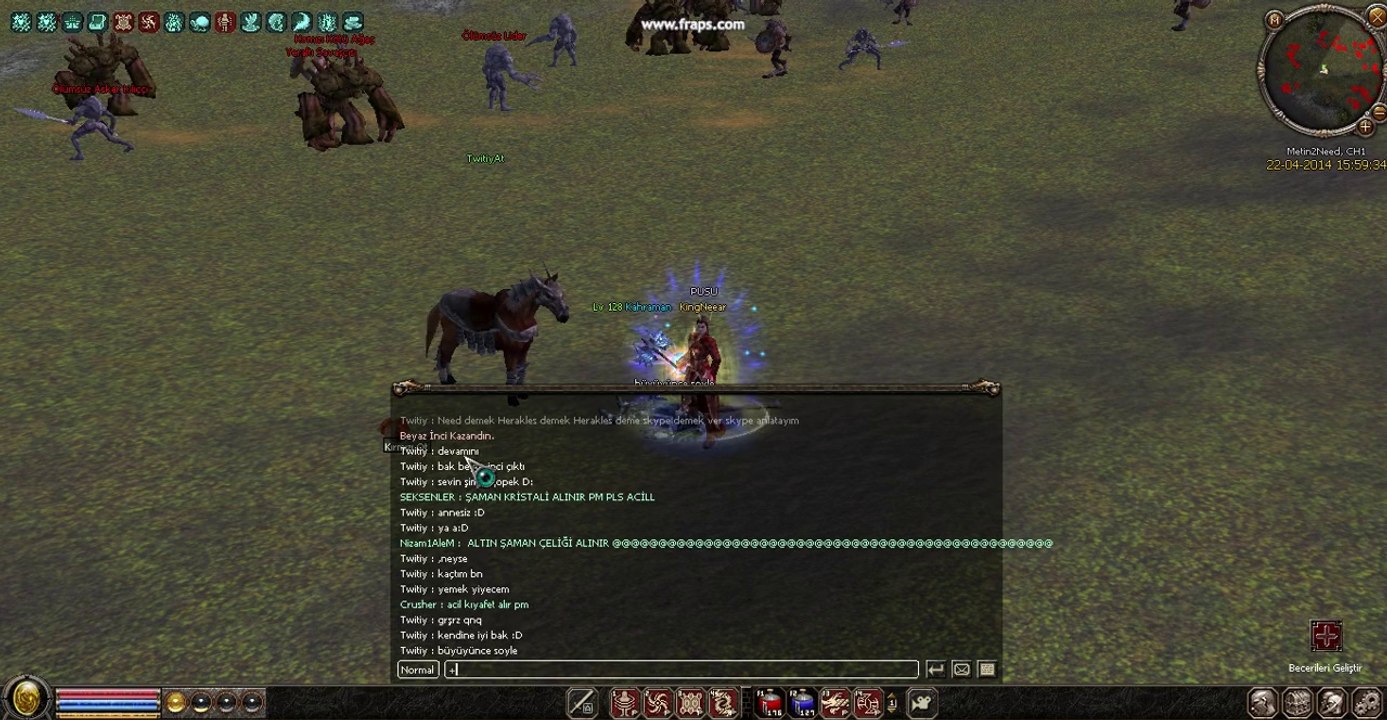The width and height of the screenshot is (1387, 720).
Task: Send the chat message with the enter arrow button
Action: tap(935, 669)
